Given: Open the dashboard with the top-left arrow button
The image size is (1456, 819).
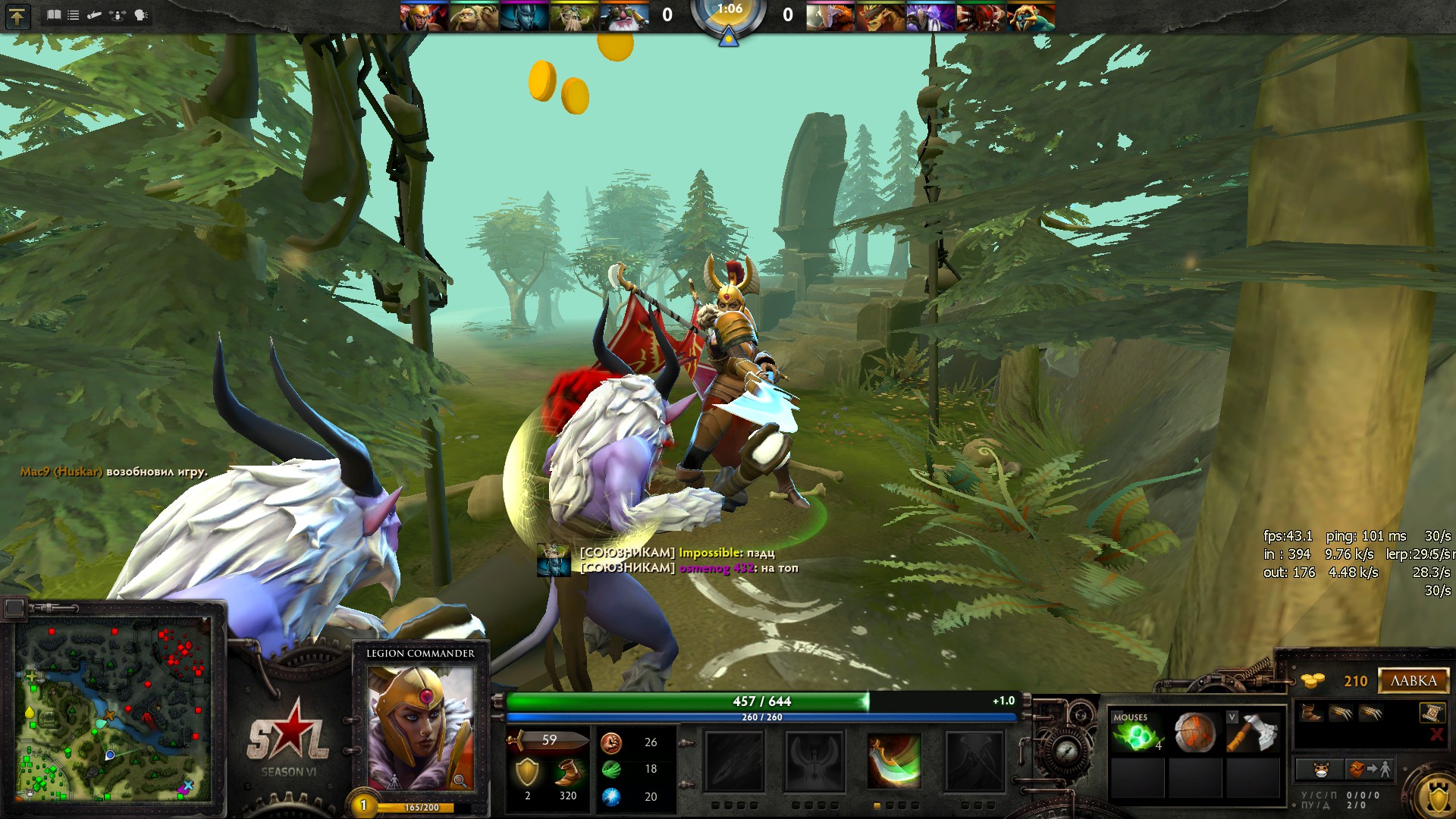Looking at the screenshot, I should click(x=17, y=16).
